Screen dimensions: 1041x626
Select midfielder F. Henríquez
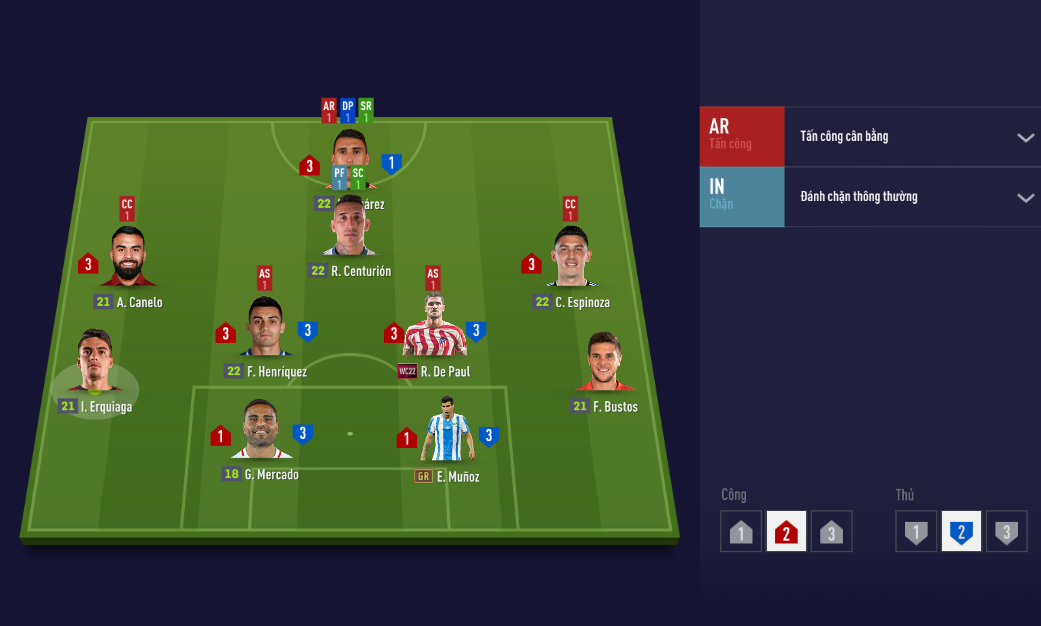click(265, 328)
